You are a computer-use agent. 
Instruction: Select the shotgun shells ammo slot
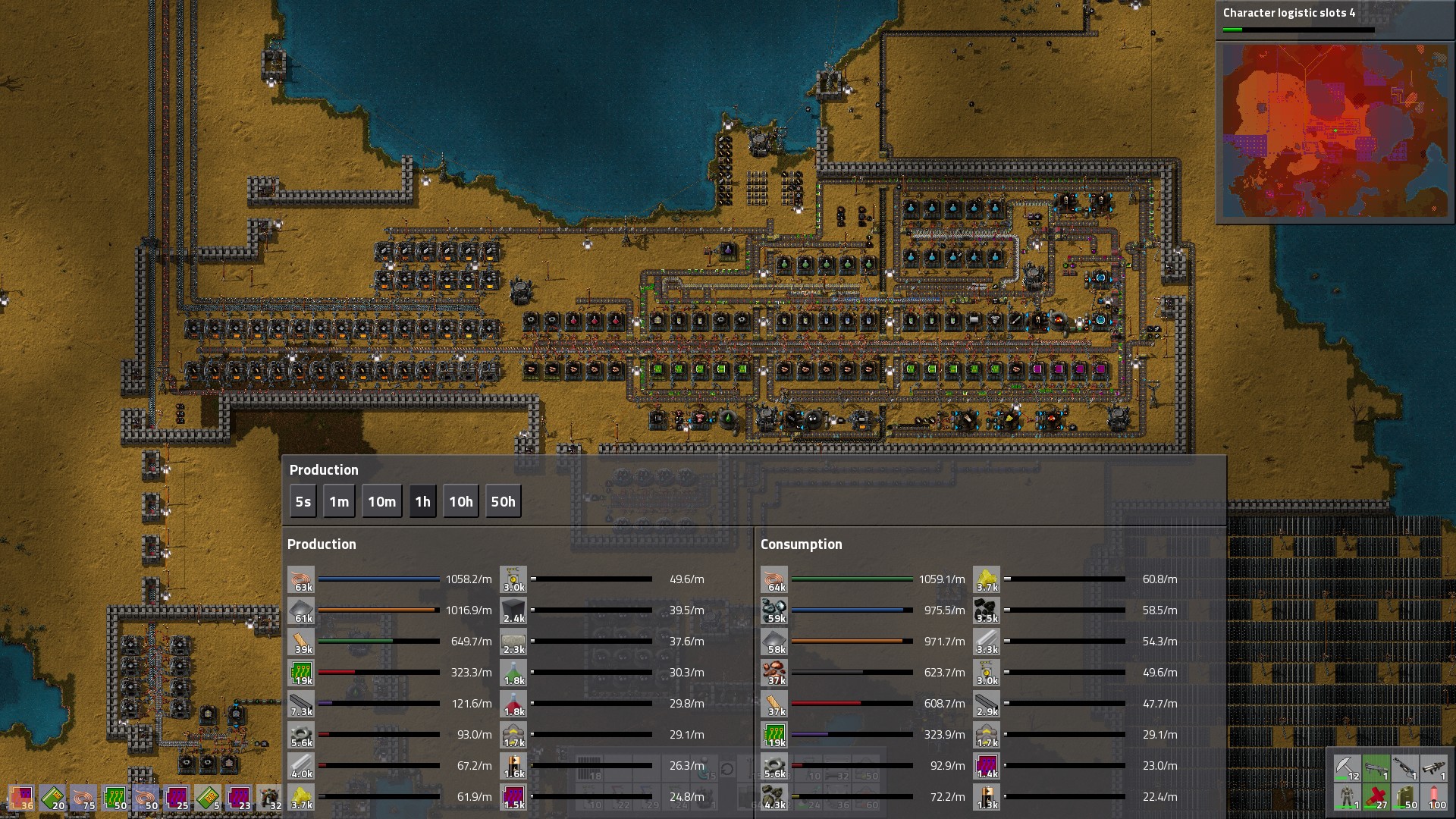pyautogui.click(x=1376, y=797)
